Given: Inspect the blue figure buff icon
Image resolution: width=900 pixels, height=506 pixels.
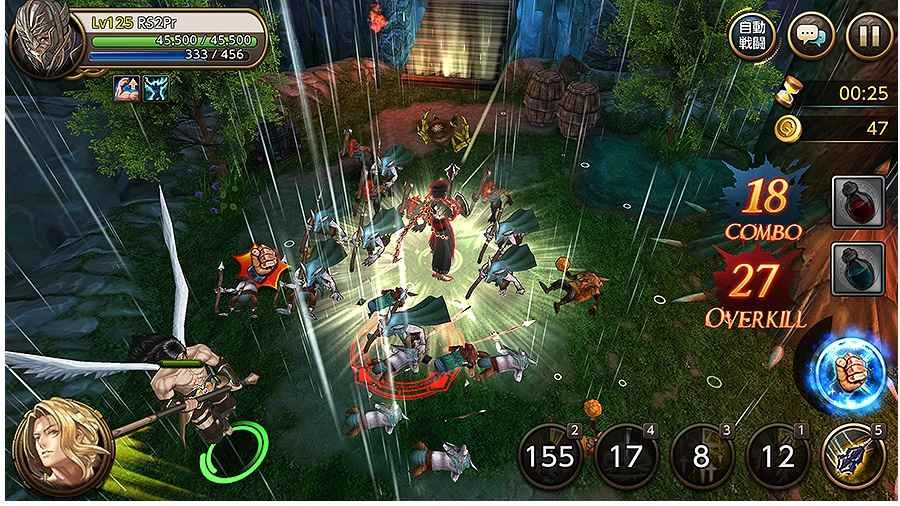Looking at the screenshot, I should click(x=155, y=88).
